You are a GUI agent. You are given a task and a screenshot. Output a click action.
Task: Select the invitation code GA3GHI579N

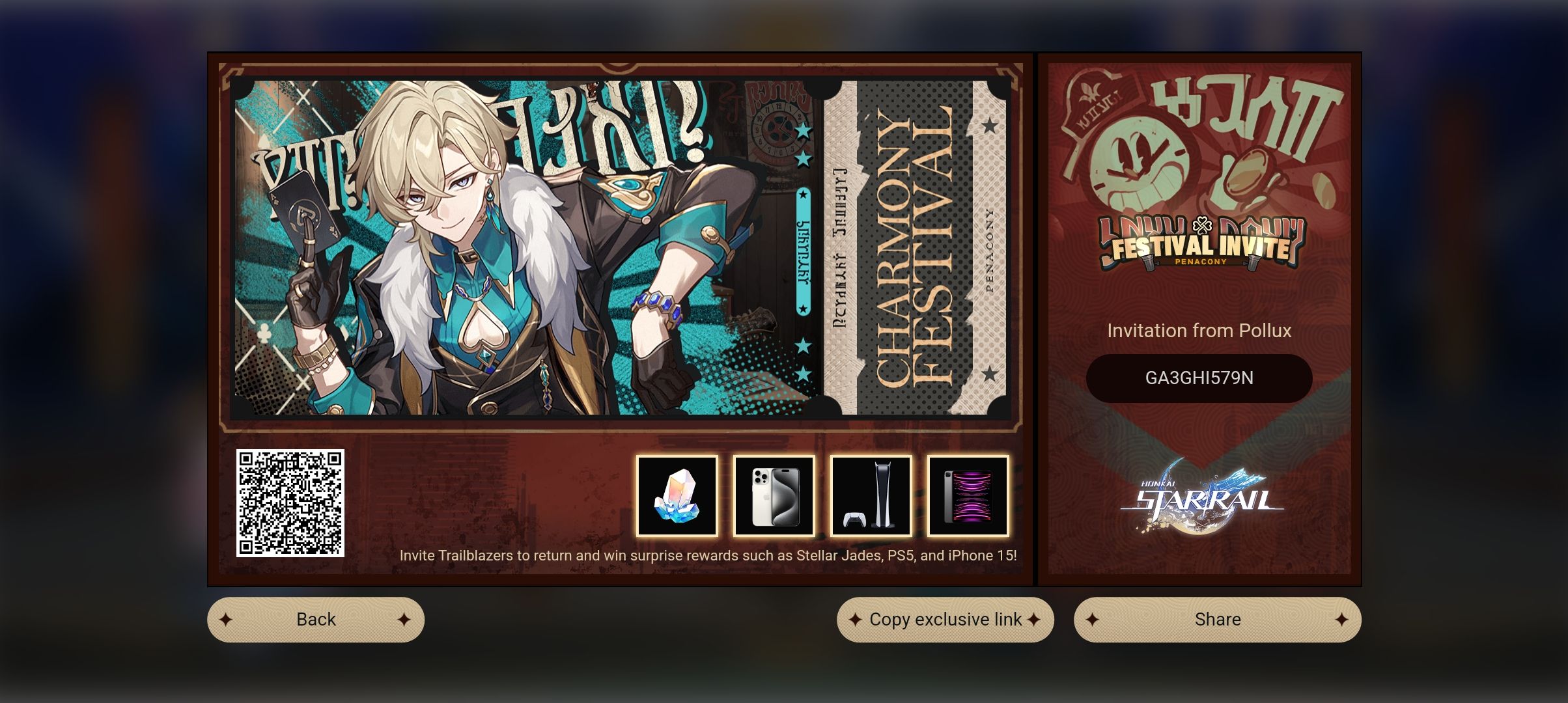point(1199,378)
